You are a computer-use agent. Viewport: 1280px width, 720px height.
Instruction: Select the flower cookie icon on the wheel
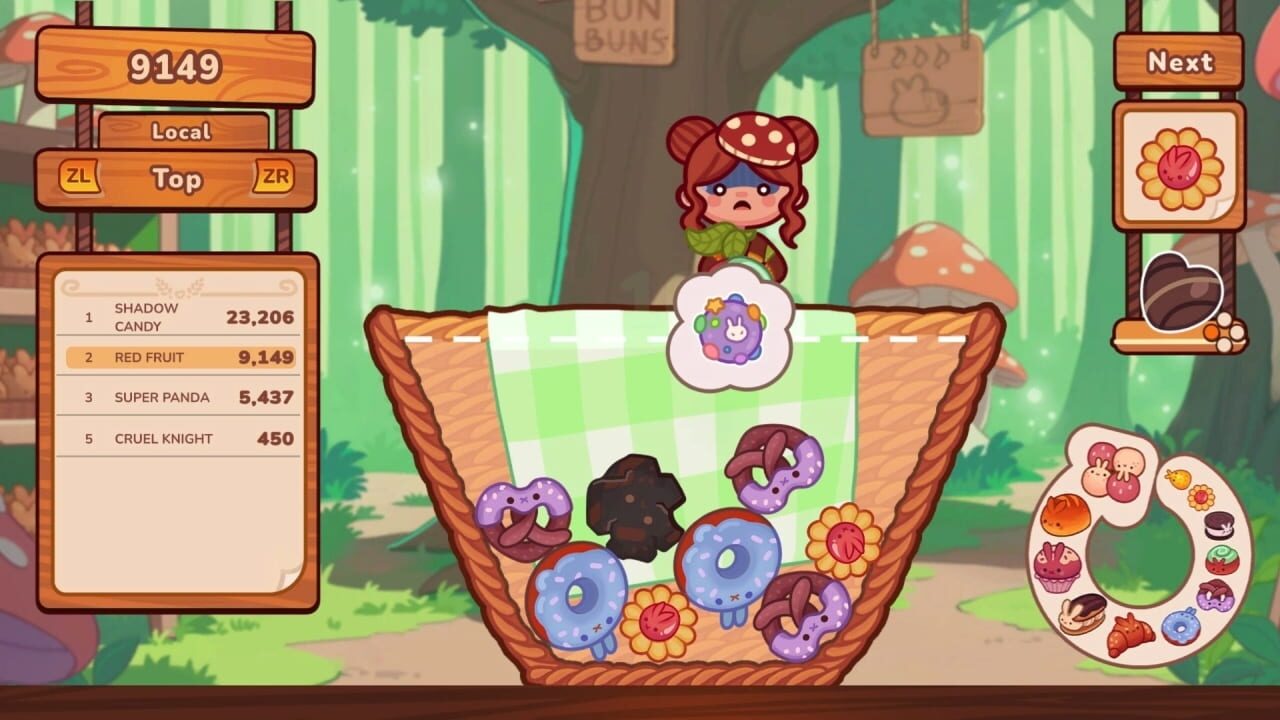pyautogui.click(x=1200, y=497)
